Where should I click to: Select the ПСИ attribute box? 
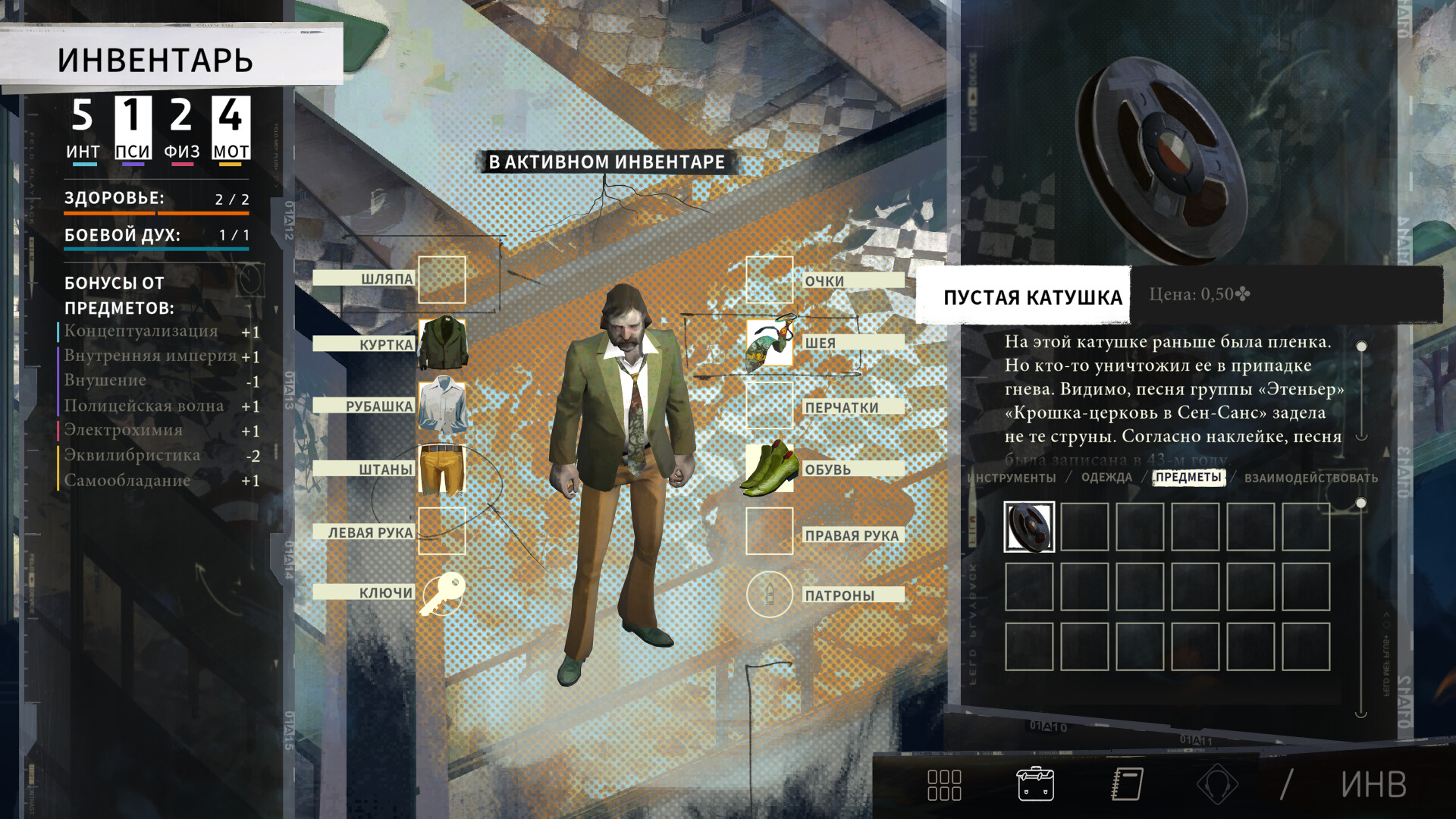tap(133, 128)
